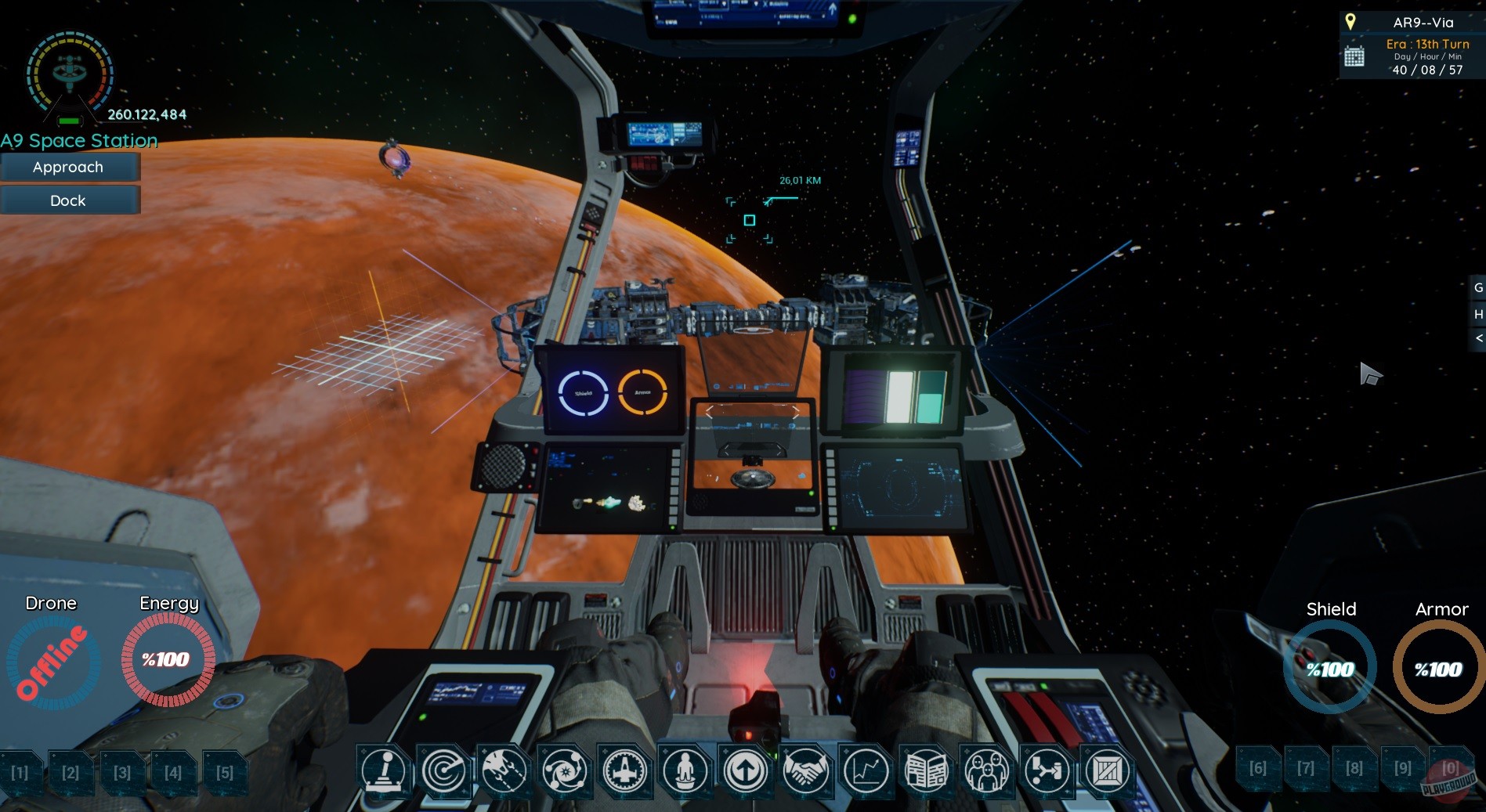Open the handshake diplomacy panel
This screenshot has width=1486, height=812.
(804, 771)
